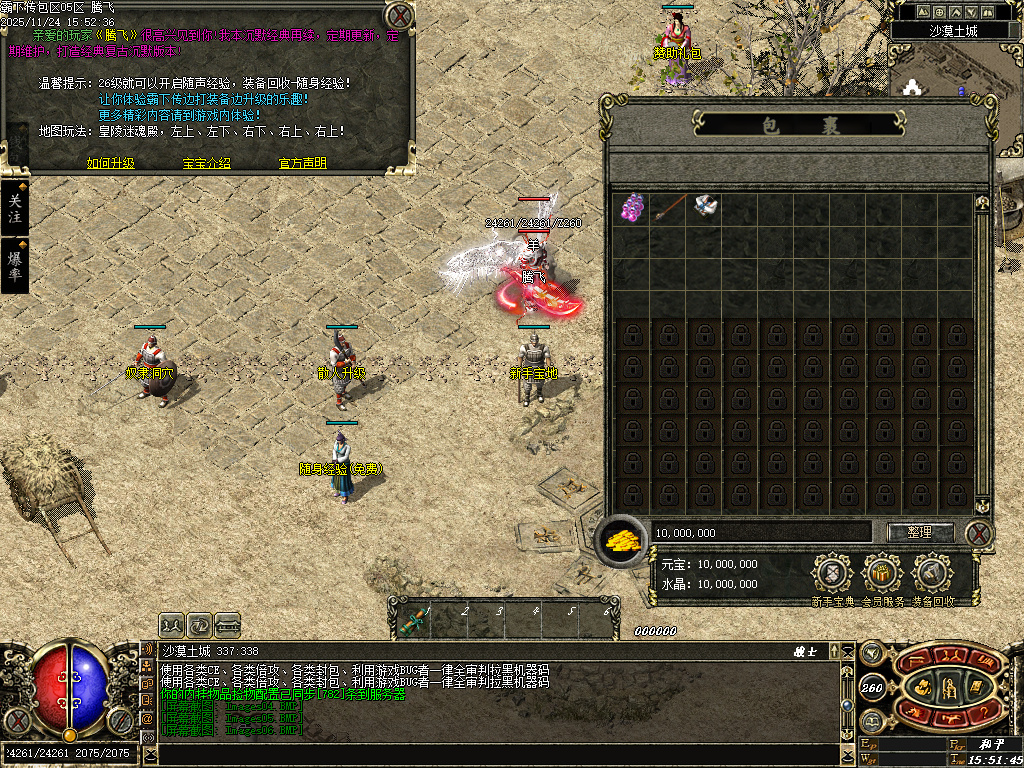Viewport: 1024px width, 768px height.
Task: Open the 新手宝典 guide
Action: [x=832, y=574]
